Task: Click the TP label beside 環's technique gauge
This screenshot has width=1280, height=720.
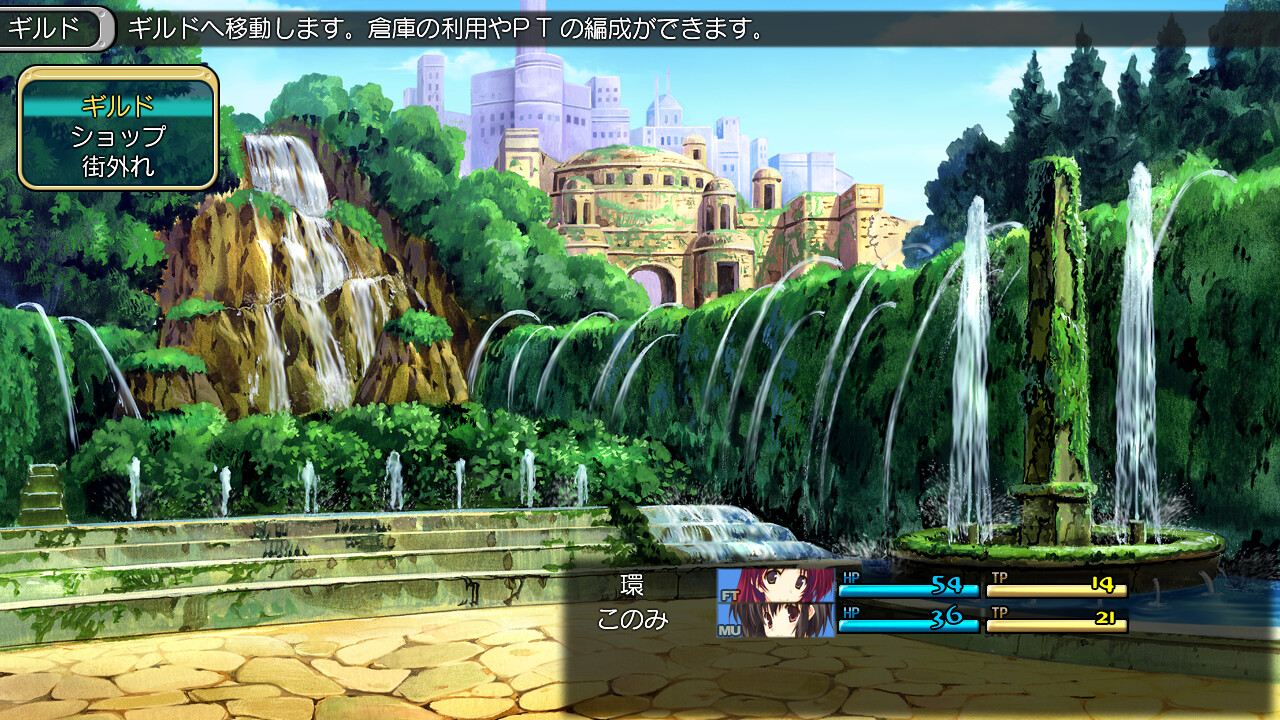Action: coord(1000,577)
